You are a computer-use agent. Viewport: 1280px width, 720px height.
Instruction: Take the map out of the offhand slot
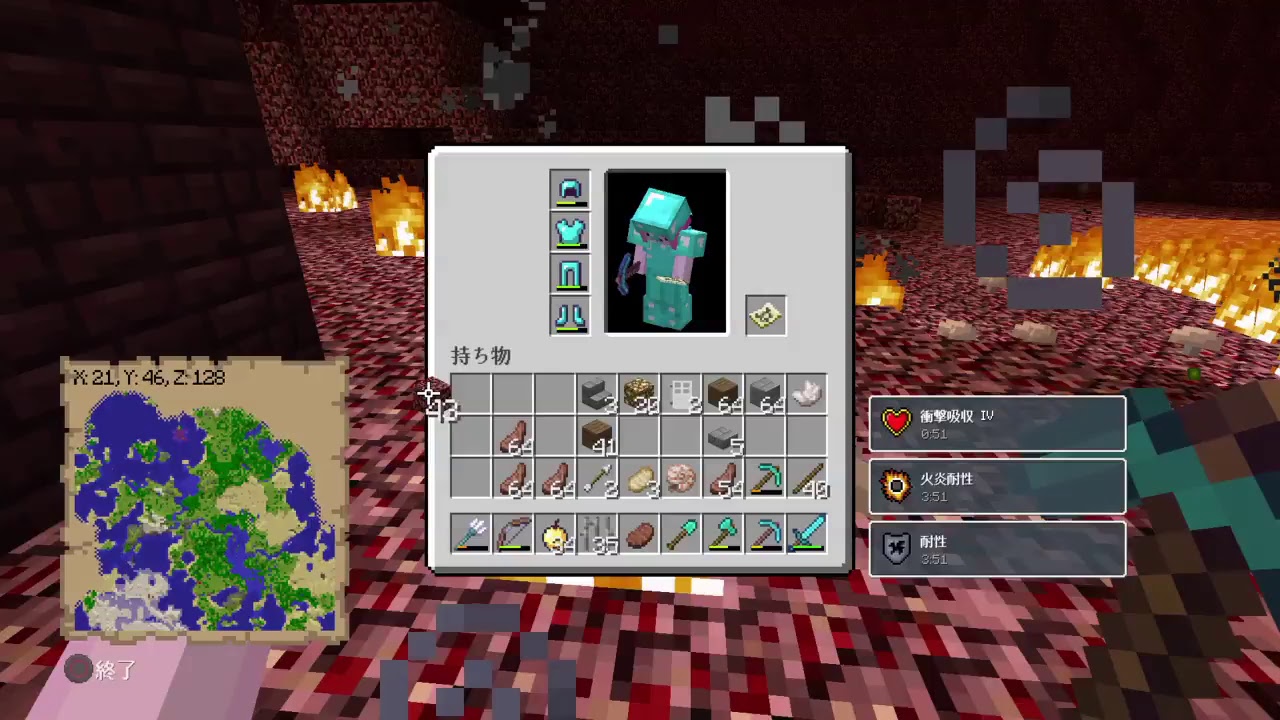pyautogui.click(x=765, y=315)
